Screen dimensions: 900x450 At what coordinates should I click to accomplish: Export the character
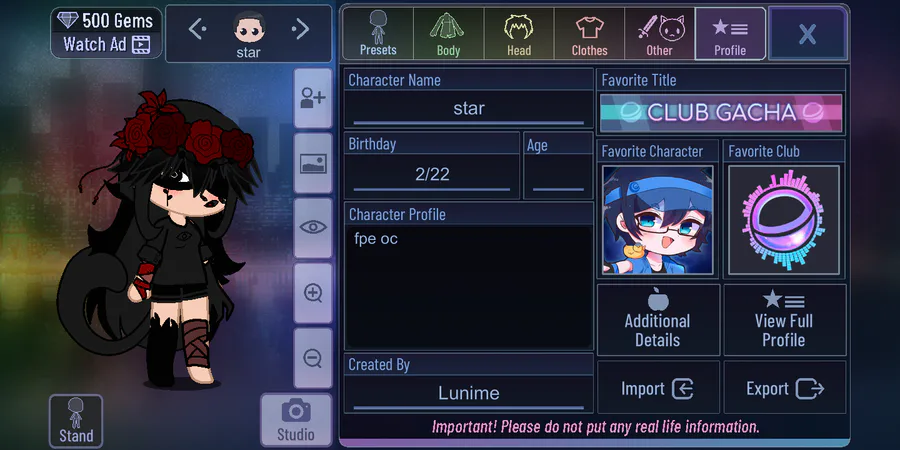[x=784, y=389]
